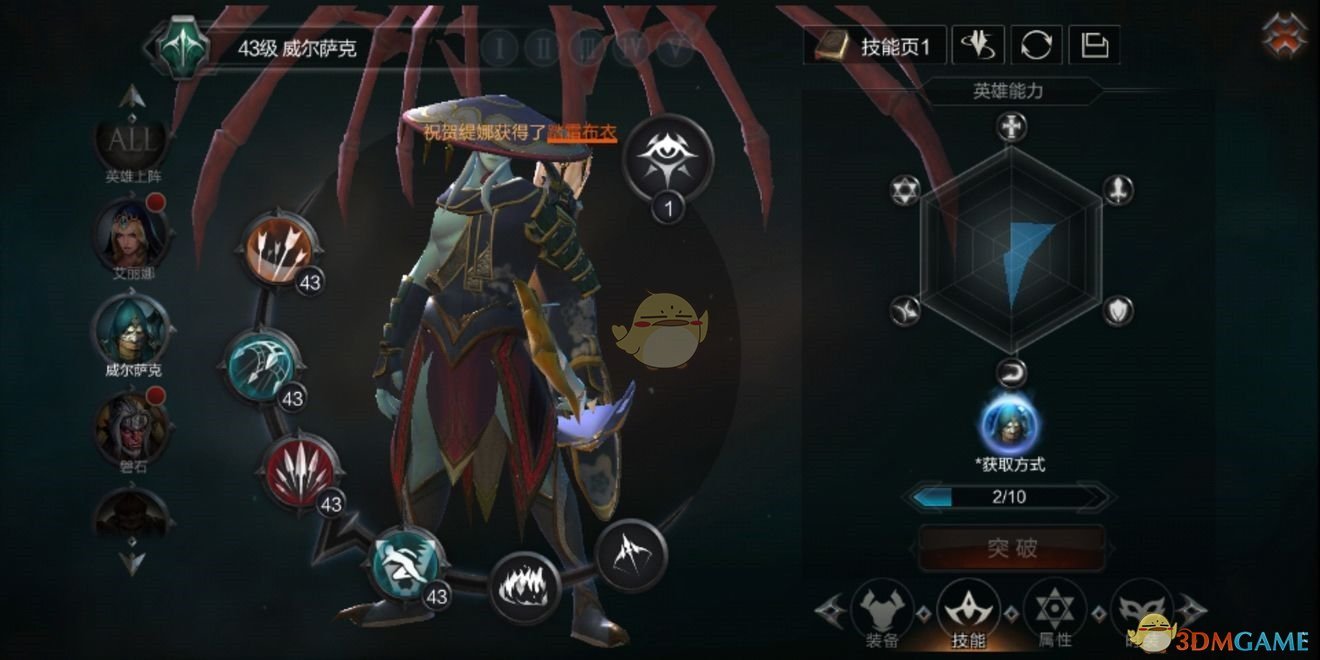
Task: Select hero 威尔萨克 portrait in the list
Action: point(132,330)
